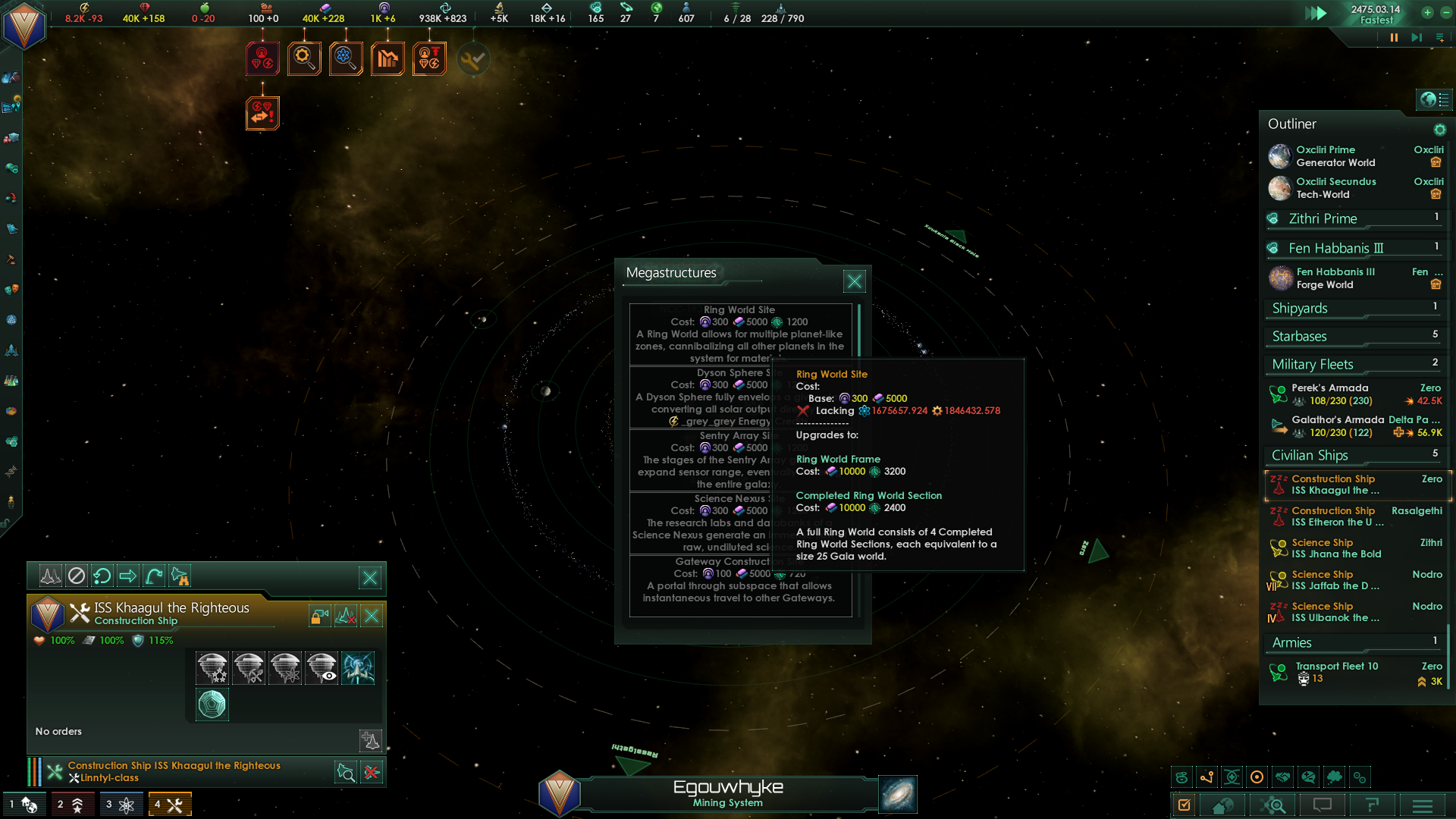
Task: Open the galaxy map view
Action: coord(898,794)
